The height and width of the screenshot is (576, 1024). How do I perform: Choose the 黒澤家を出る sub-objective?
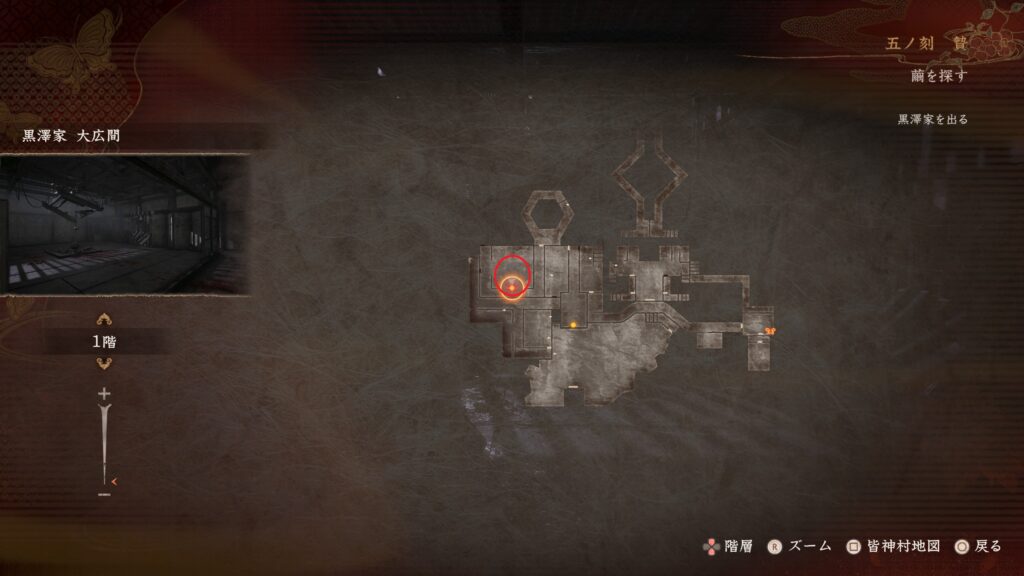coord(932,119)
